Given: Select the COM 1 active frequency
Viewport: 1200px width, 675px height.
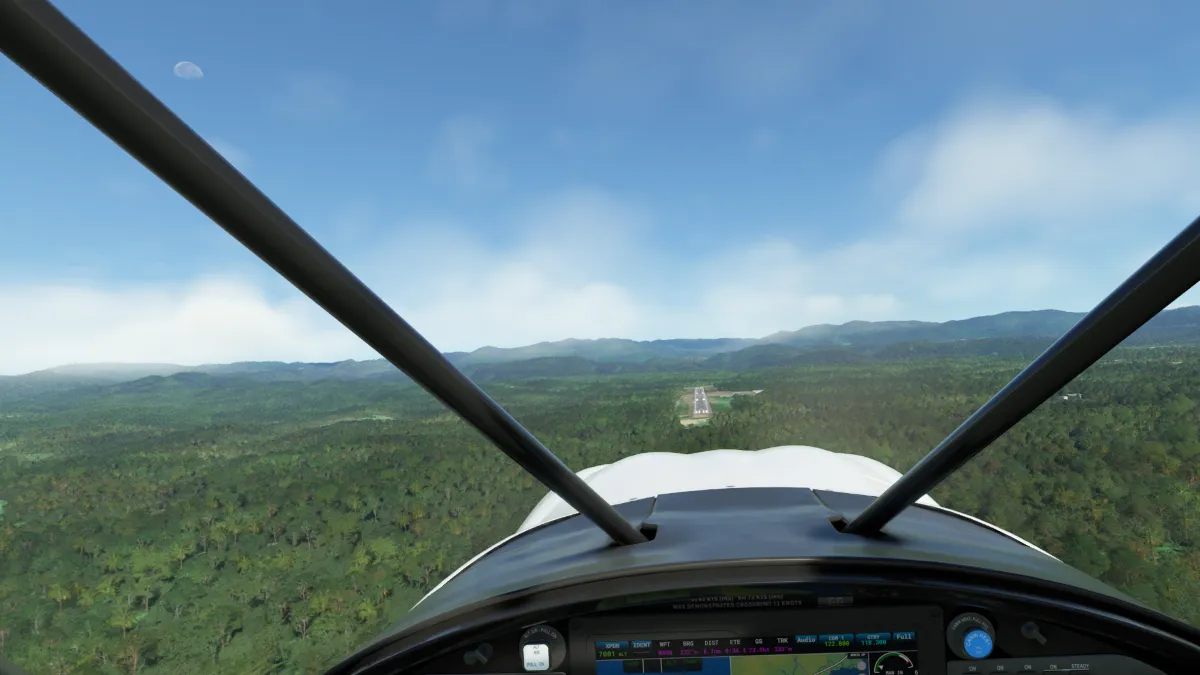Looking at the screenshot, I should click(x=836, y=640).
